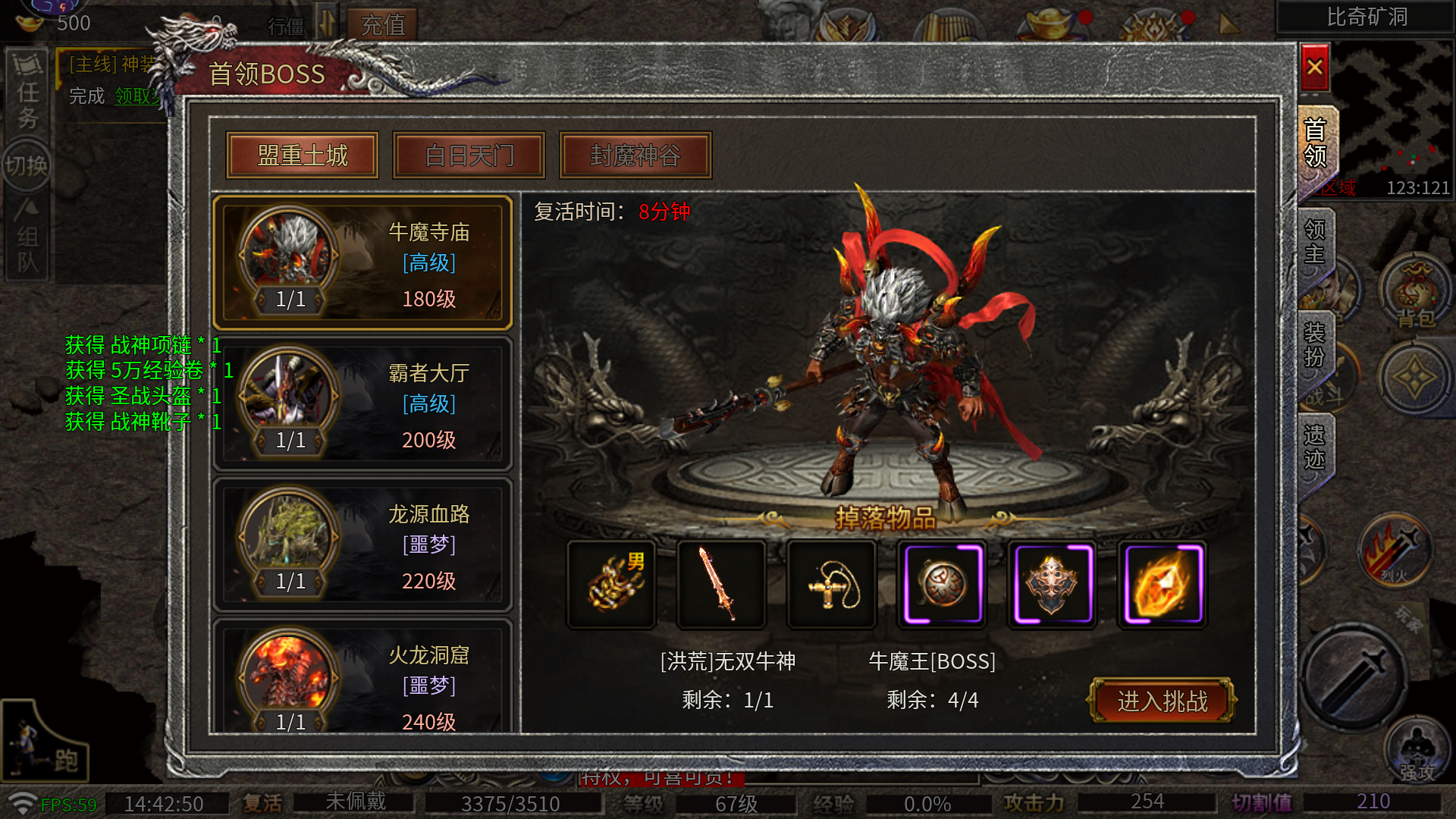
Task: Inspect the orange flame gem drop
Action: [x=1162, y=584]
